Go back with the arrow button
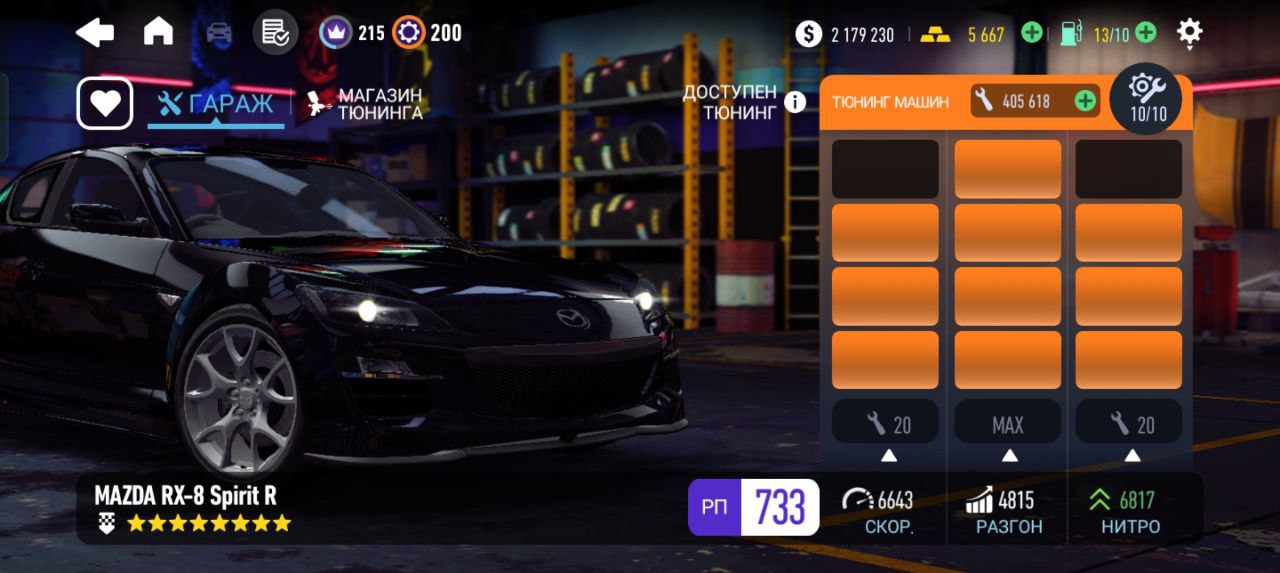This screenshot has width=1280, height=573. tap(95, 33)
